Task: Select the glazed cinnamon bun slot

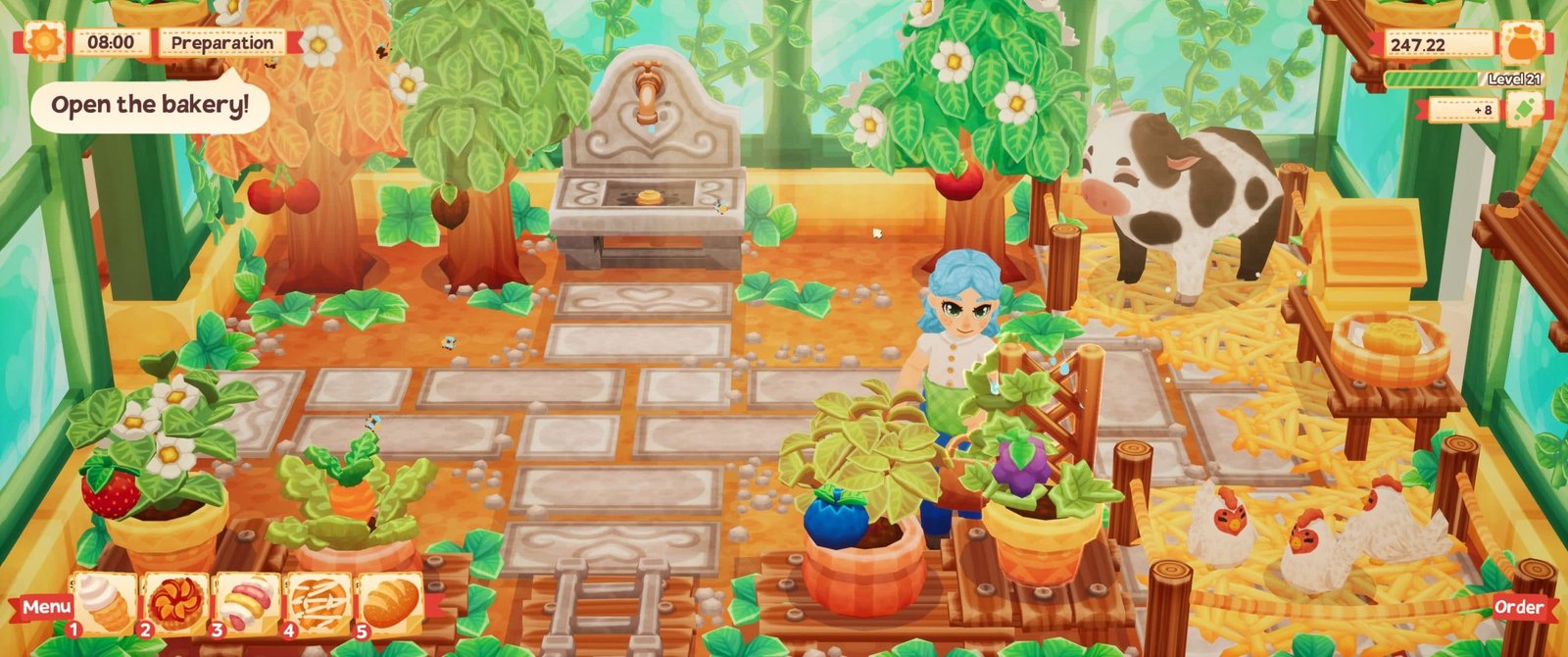Action: click(x=318, y=602)
